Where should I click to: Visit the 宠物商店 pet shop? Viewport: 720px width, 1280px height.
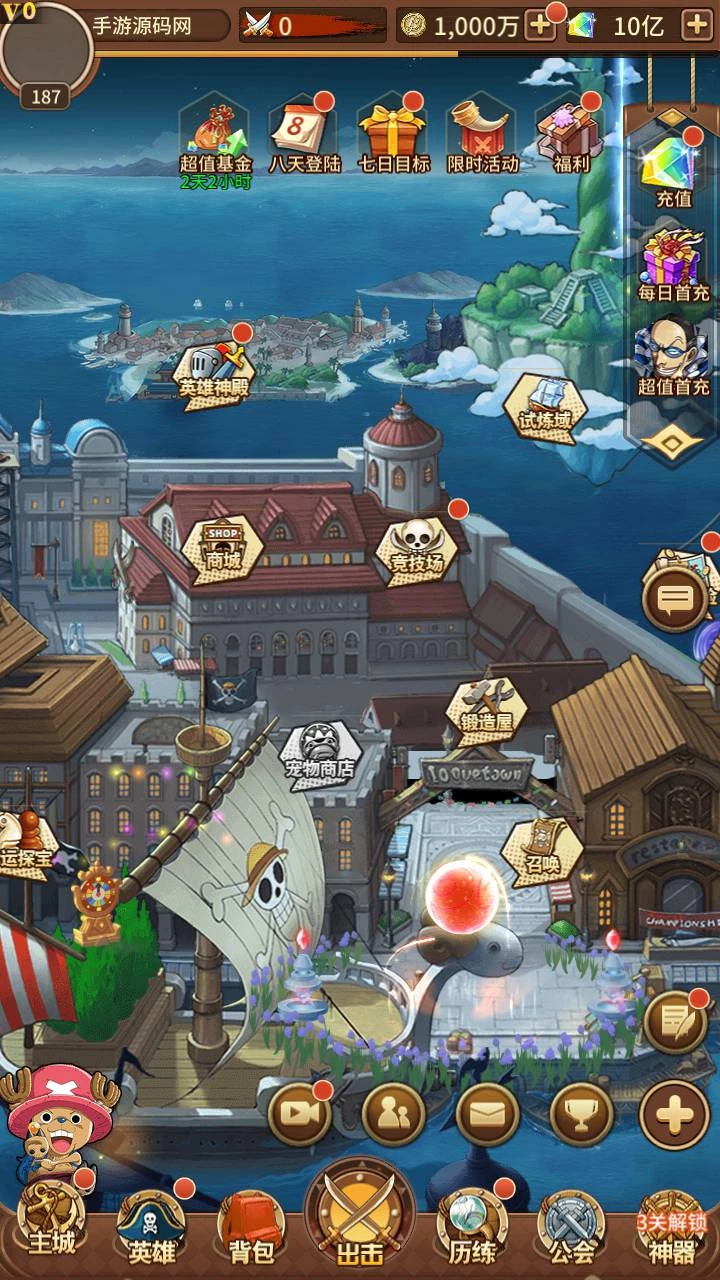[318, 752]
